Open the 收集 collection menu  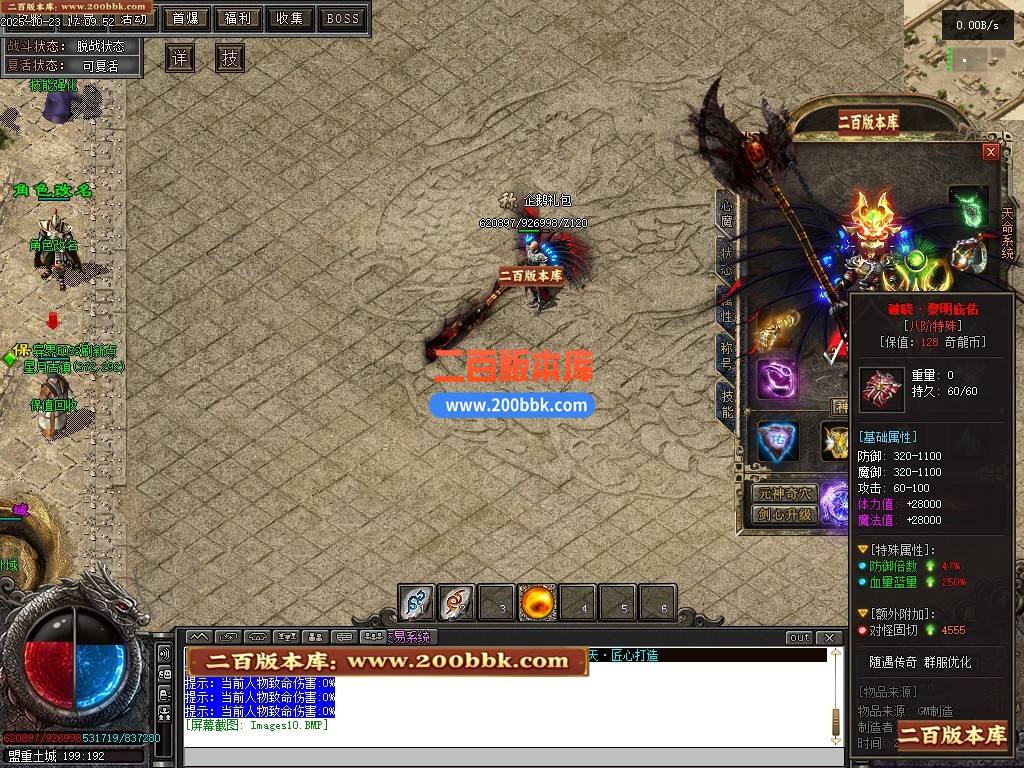[x=290, y=18]
